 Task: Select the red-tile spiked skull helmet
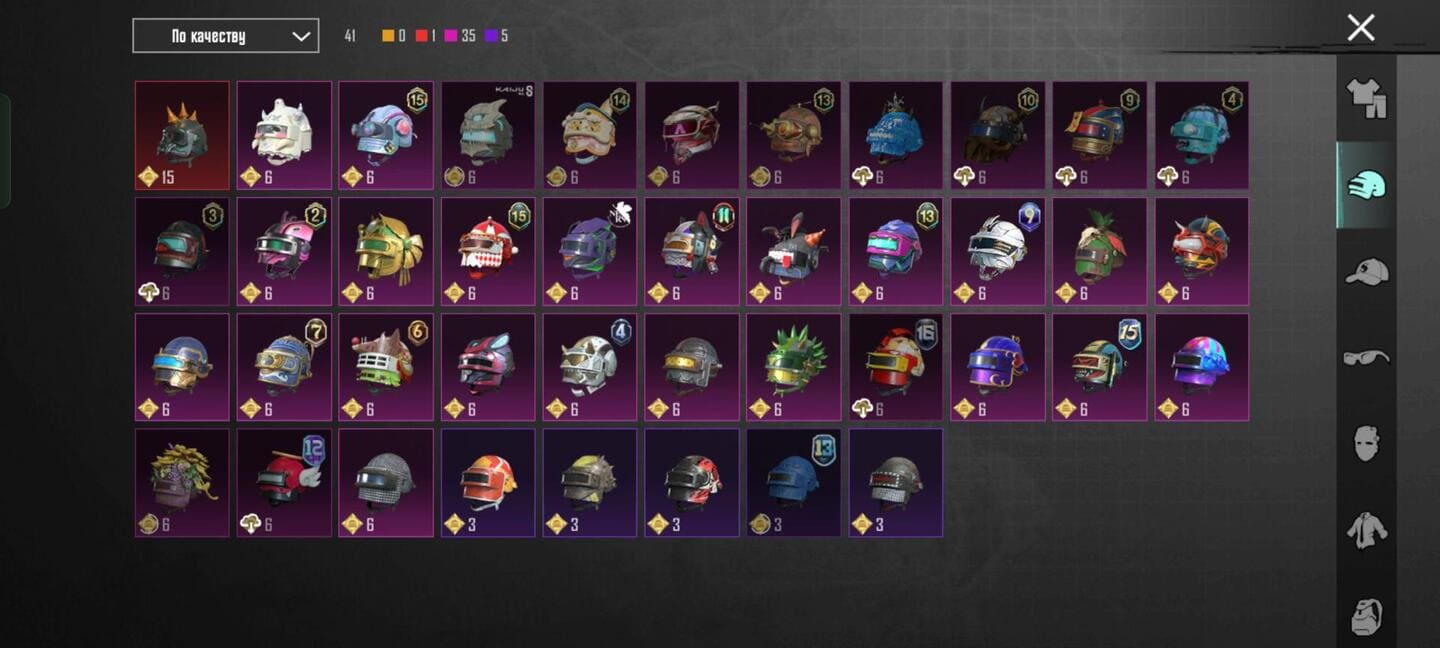click(x=182, y=135)
